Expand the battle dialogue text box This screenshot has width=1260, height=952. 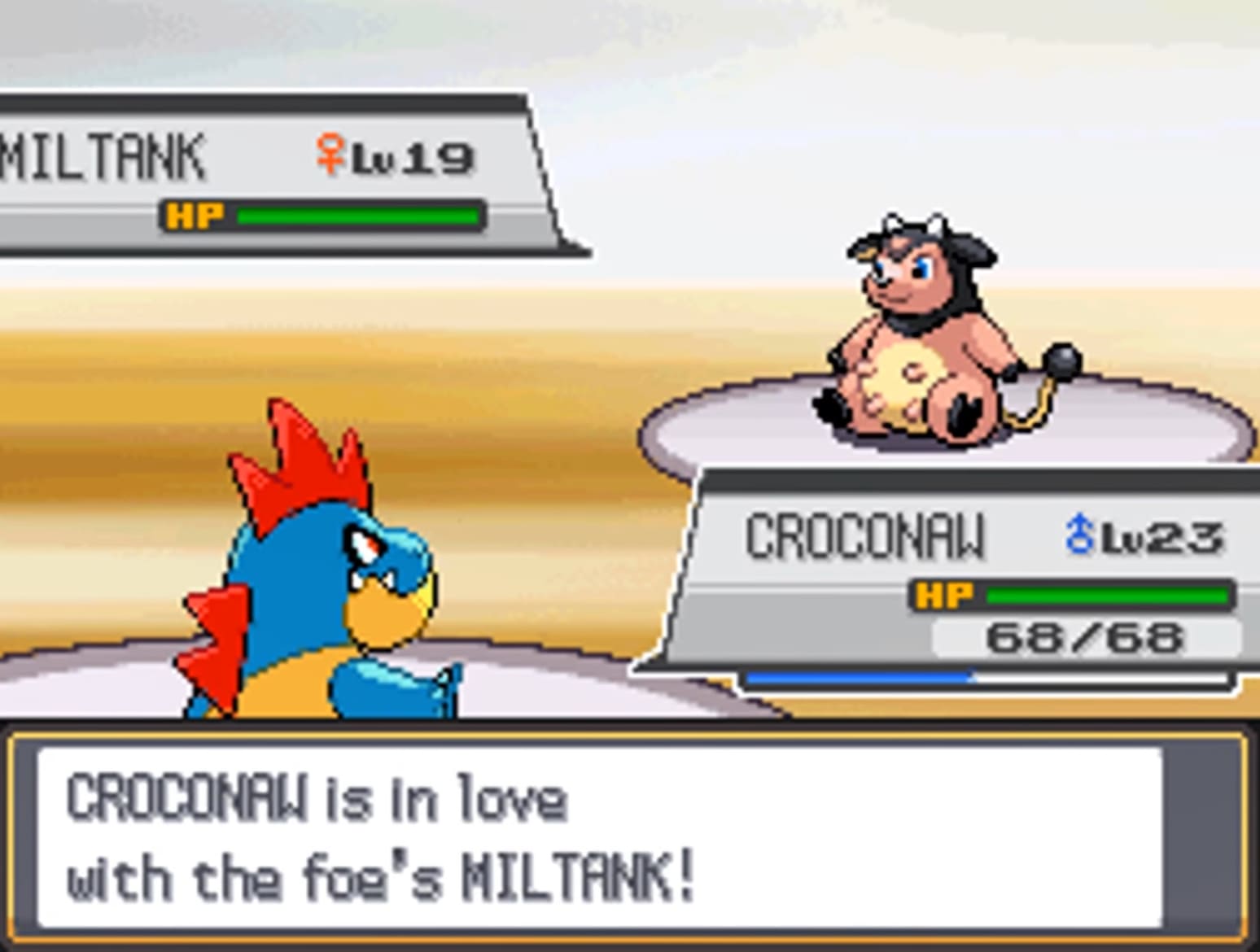click(627, 838)
